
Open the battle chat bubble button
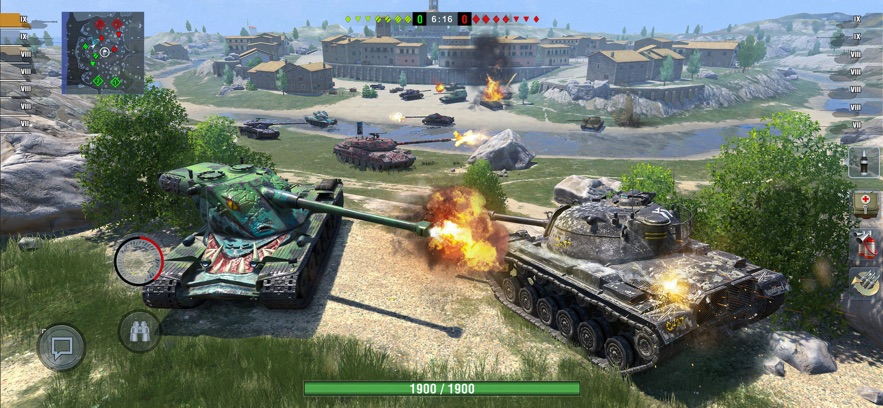click(61, 347)
